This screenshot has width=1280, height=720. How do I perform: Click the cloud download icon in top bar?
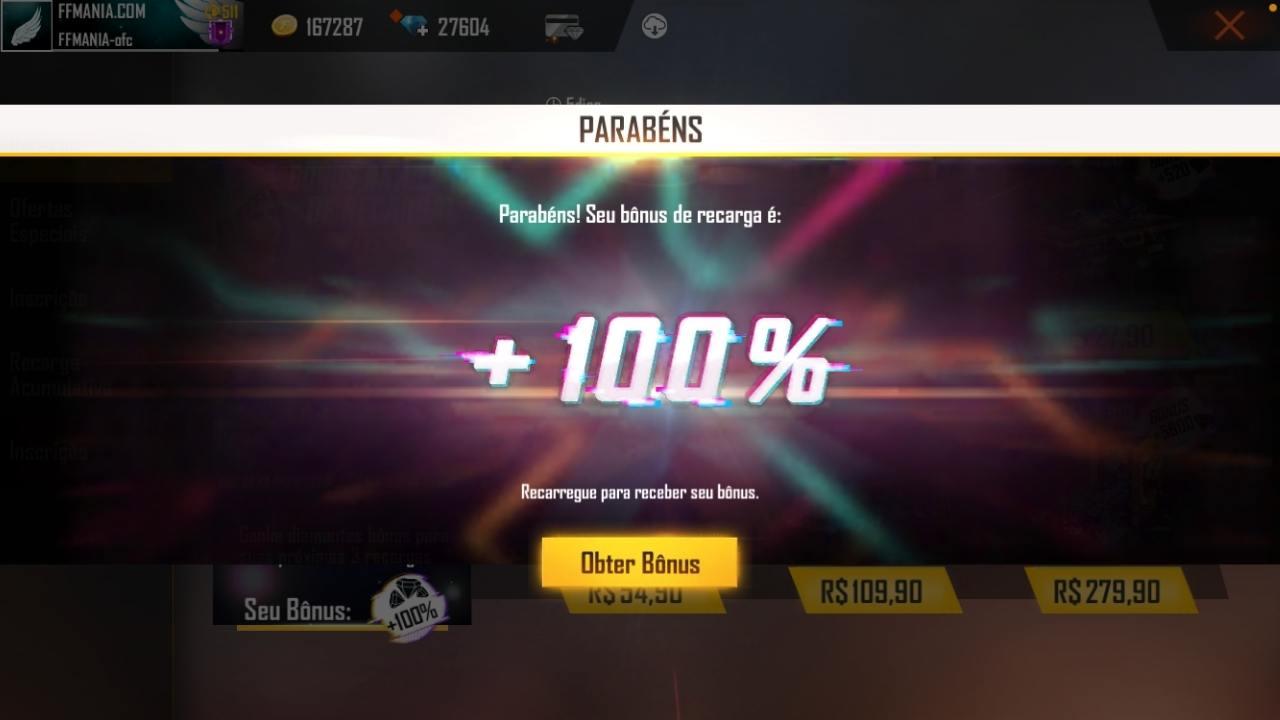point(656,25)
